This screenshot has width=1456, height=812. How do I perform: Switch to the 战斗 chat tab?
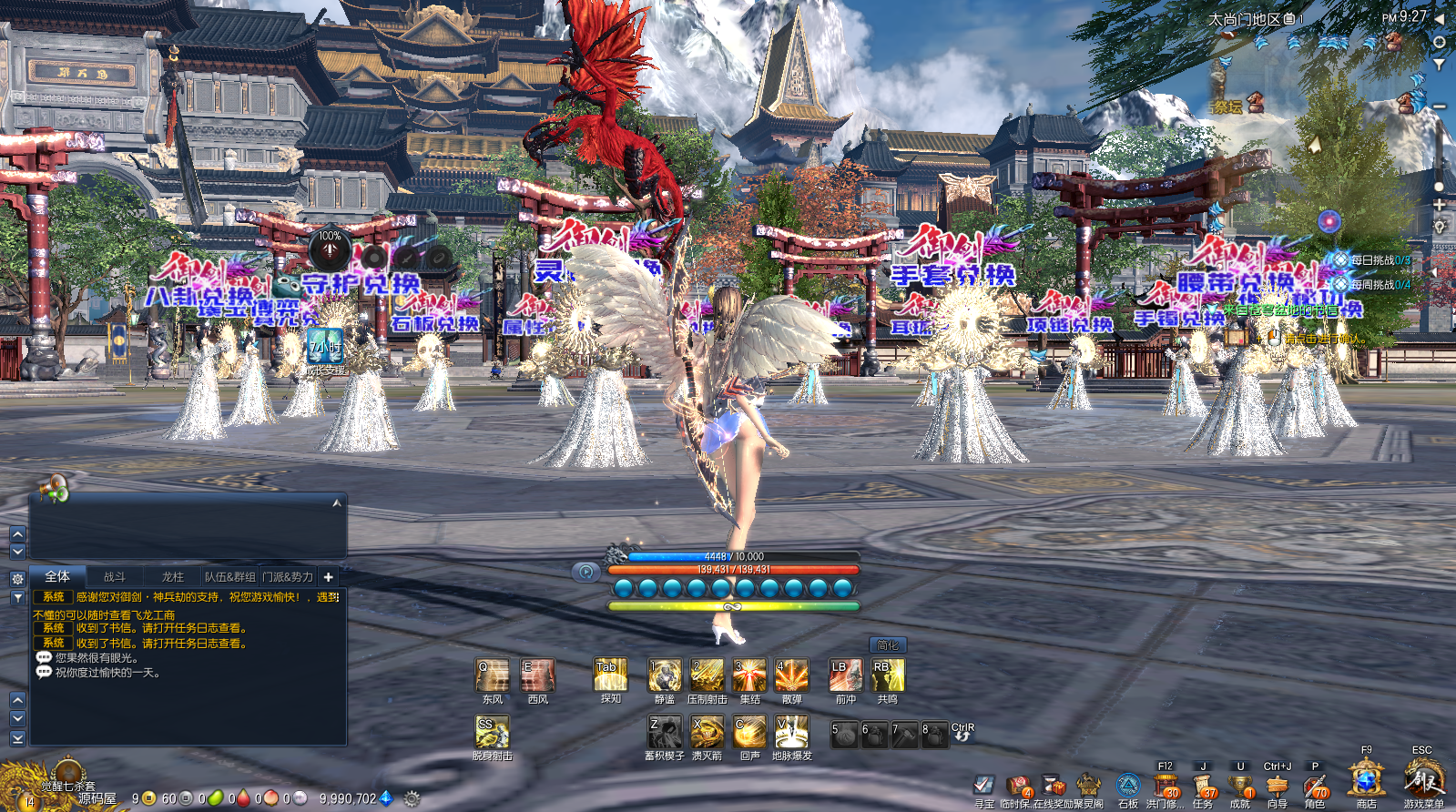coord(115,577)
